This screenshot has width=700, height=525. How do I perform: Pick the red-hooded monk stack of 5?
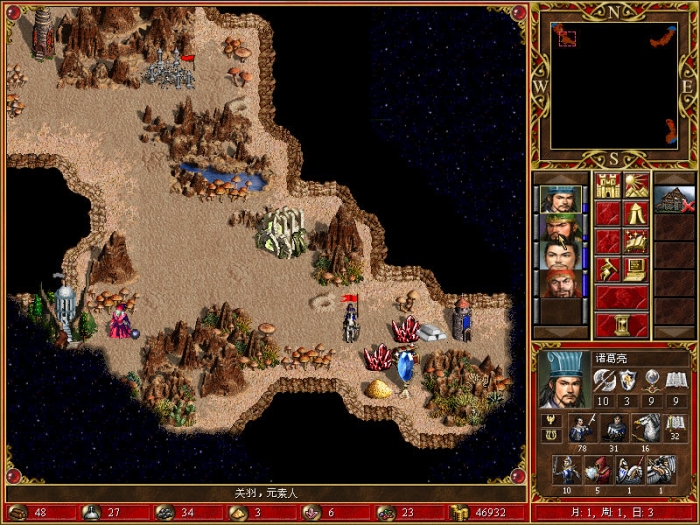click(600, 470)
